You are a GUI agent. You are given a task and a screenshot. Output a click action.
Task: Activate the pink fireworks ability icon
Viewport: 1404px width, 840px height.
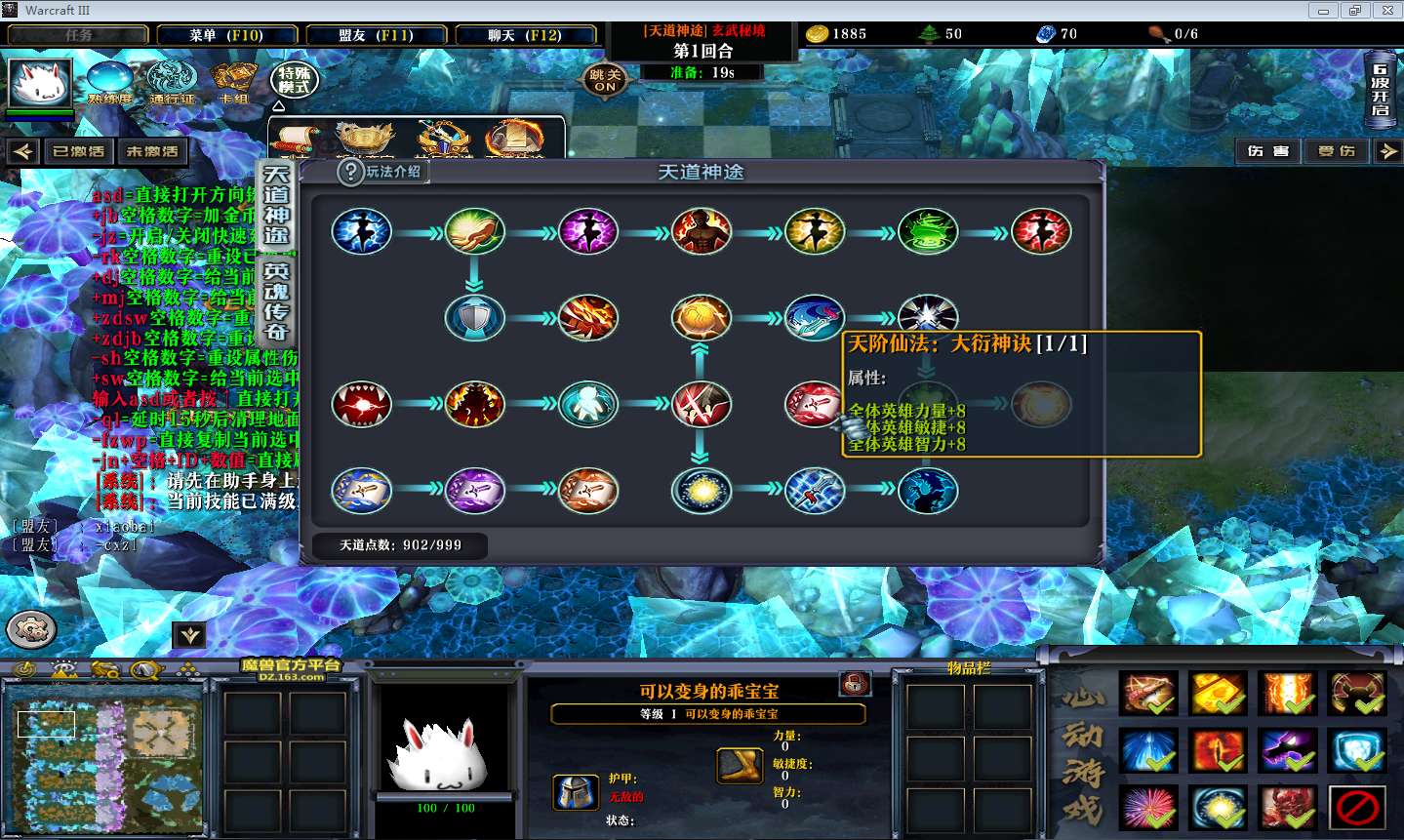[x=1148, y=809]
